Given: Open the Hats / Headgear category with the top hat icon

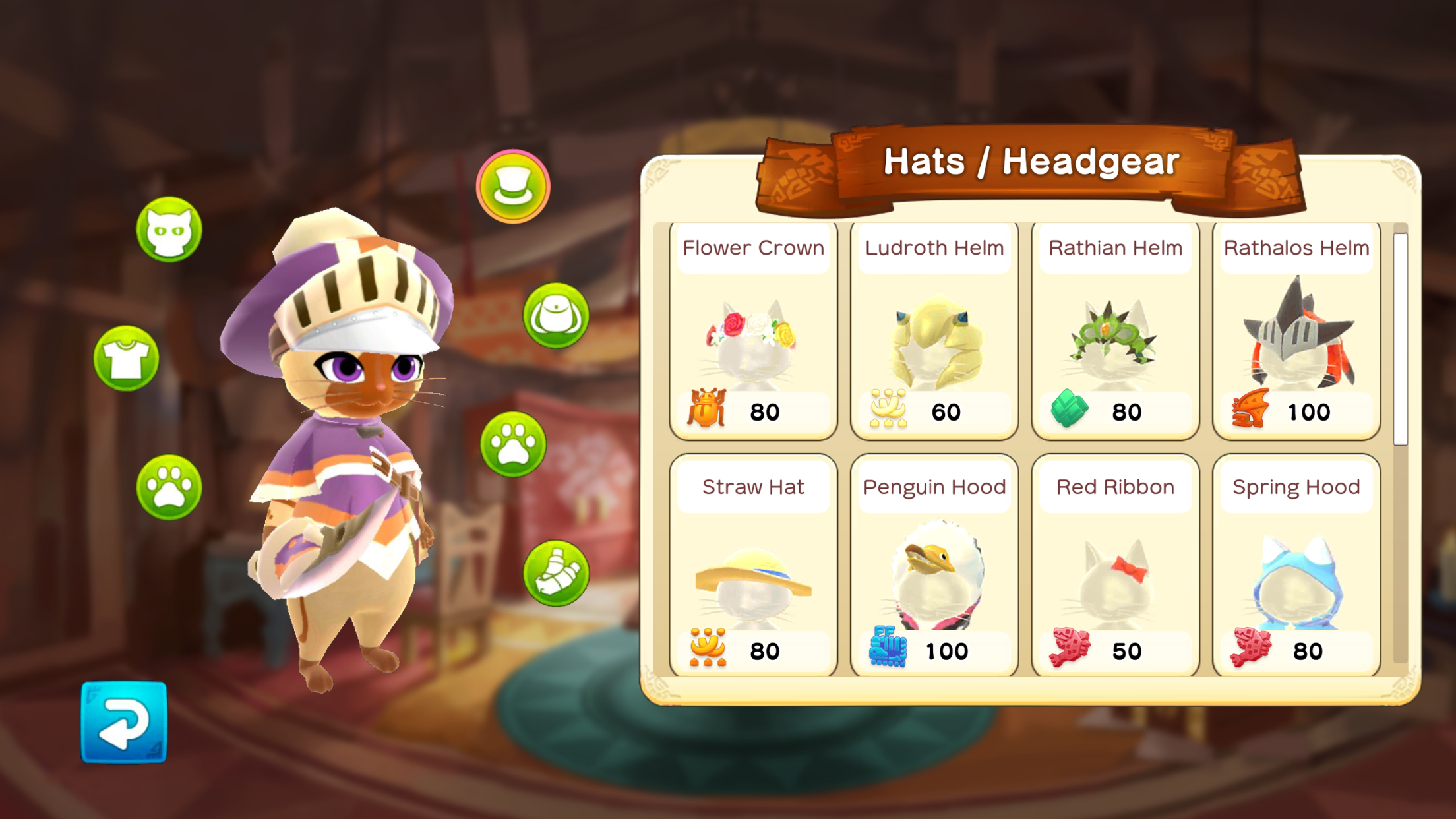Looking at the screenshot, I should (x=514, y=186).
